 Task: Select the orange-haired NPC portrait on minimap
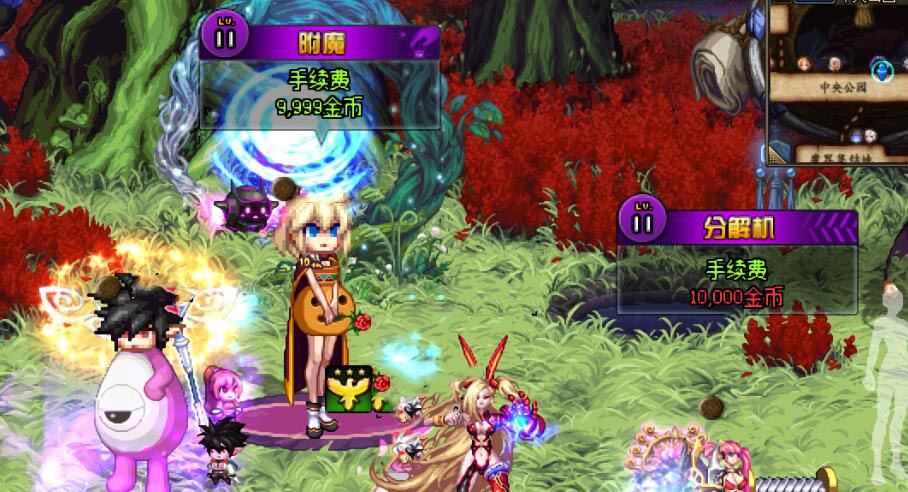(805, 65)
